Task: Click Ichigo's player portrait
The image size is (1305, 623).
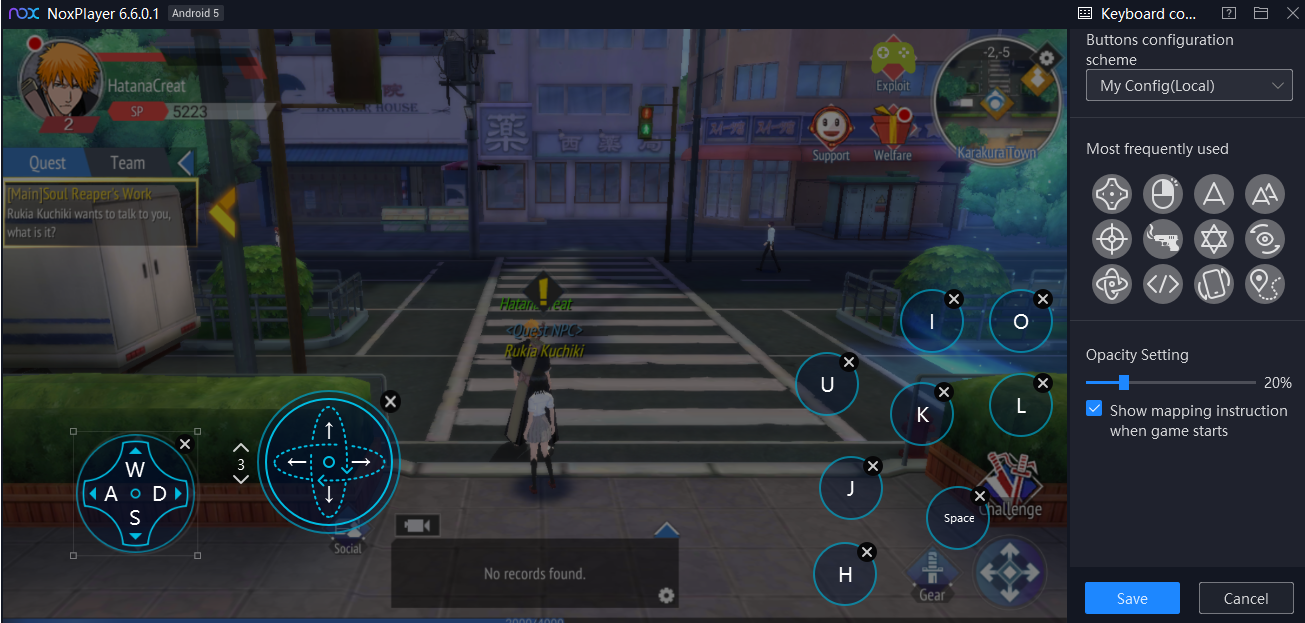Action: pos(62,82)
